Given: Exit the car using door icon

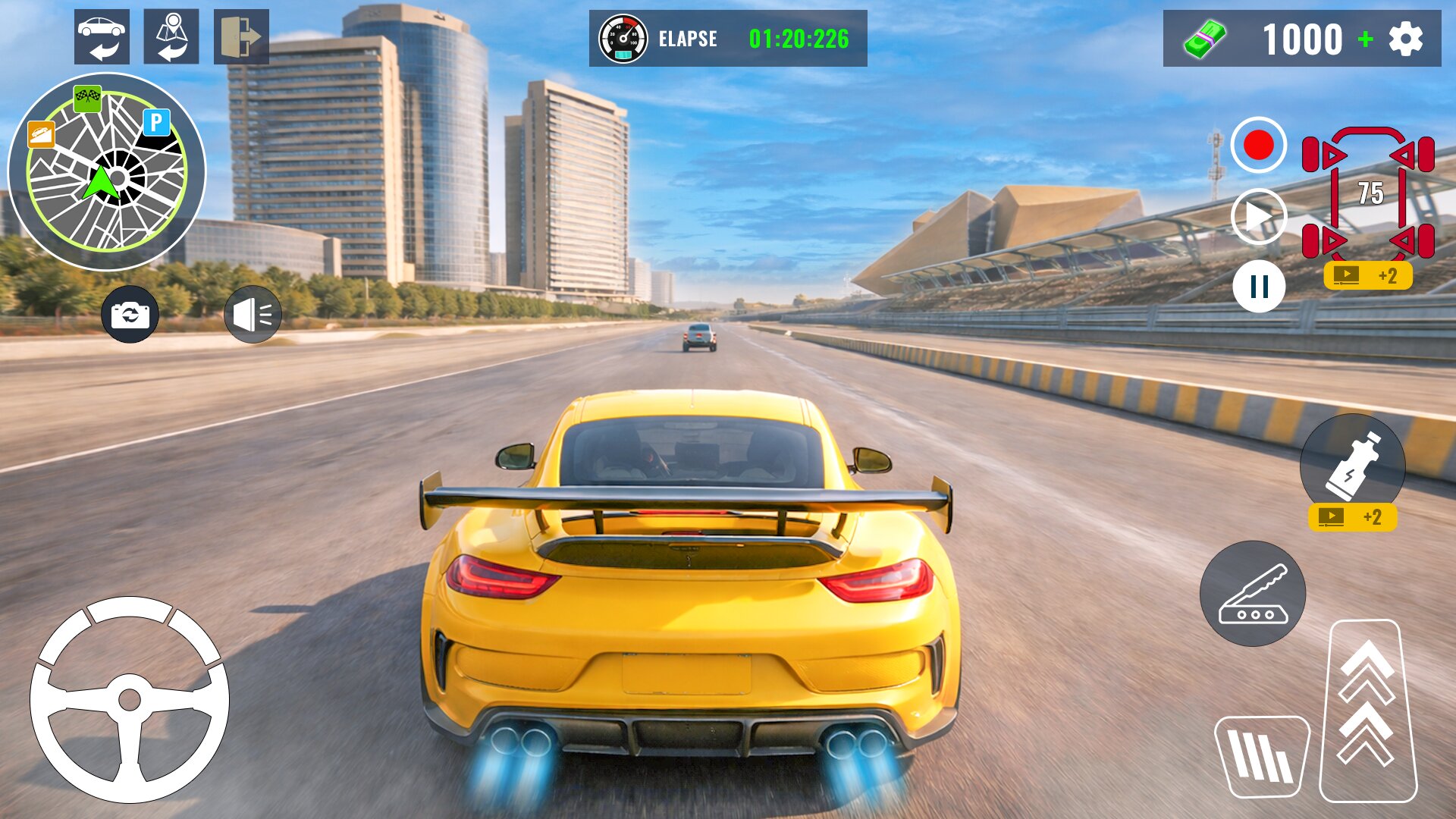Looking at the screenshot, I should (x=241, y=37).
